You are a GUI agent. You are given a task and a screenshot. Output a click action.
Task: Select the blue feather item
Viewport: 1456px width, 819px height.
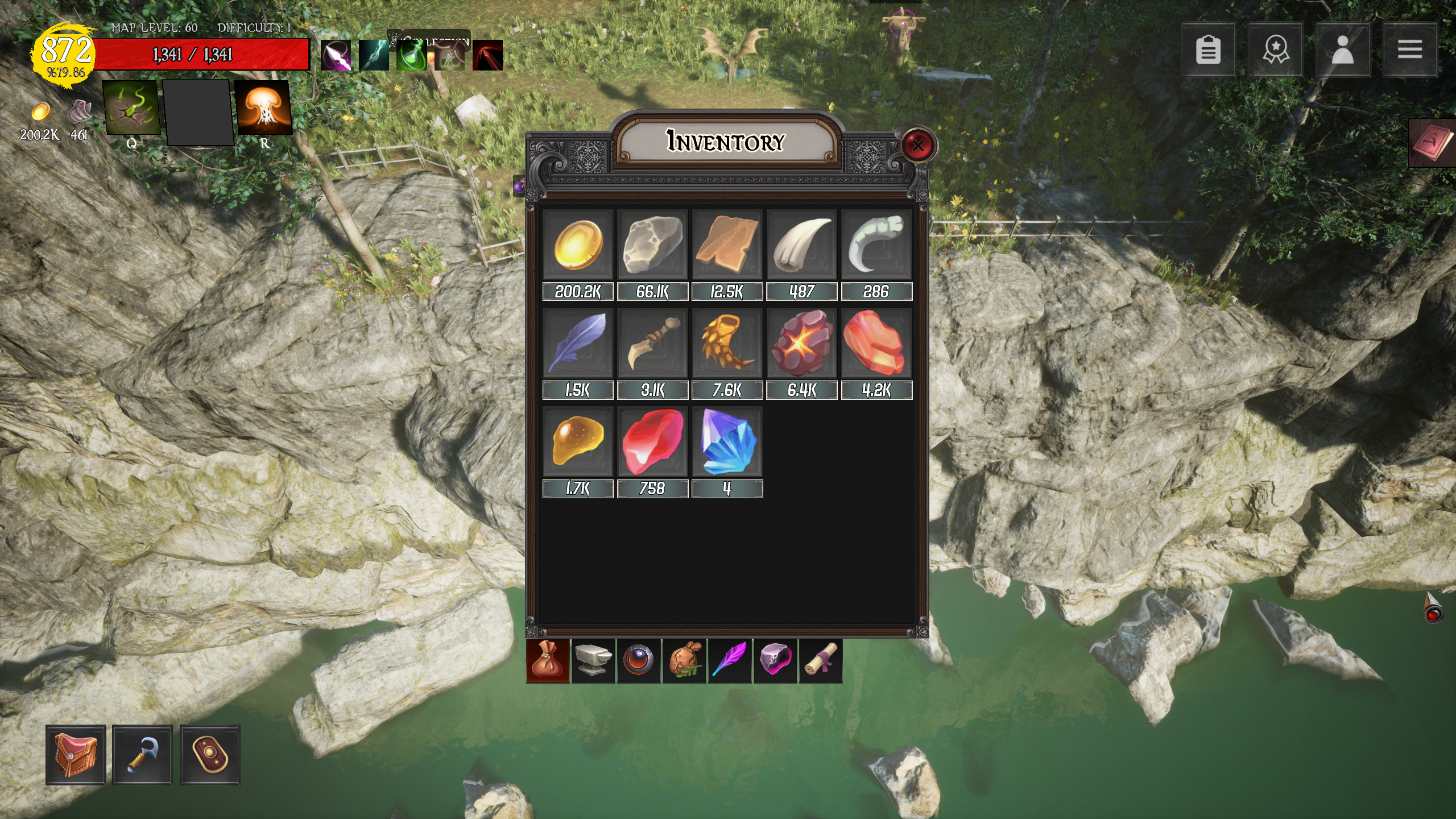pos(578,344)
